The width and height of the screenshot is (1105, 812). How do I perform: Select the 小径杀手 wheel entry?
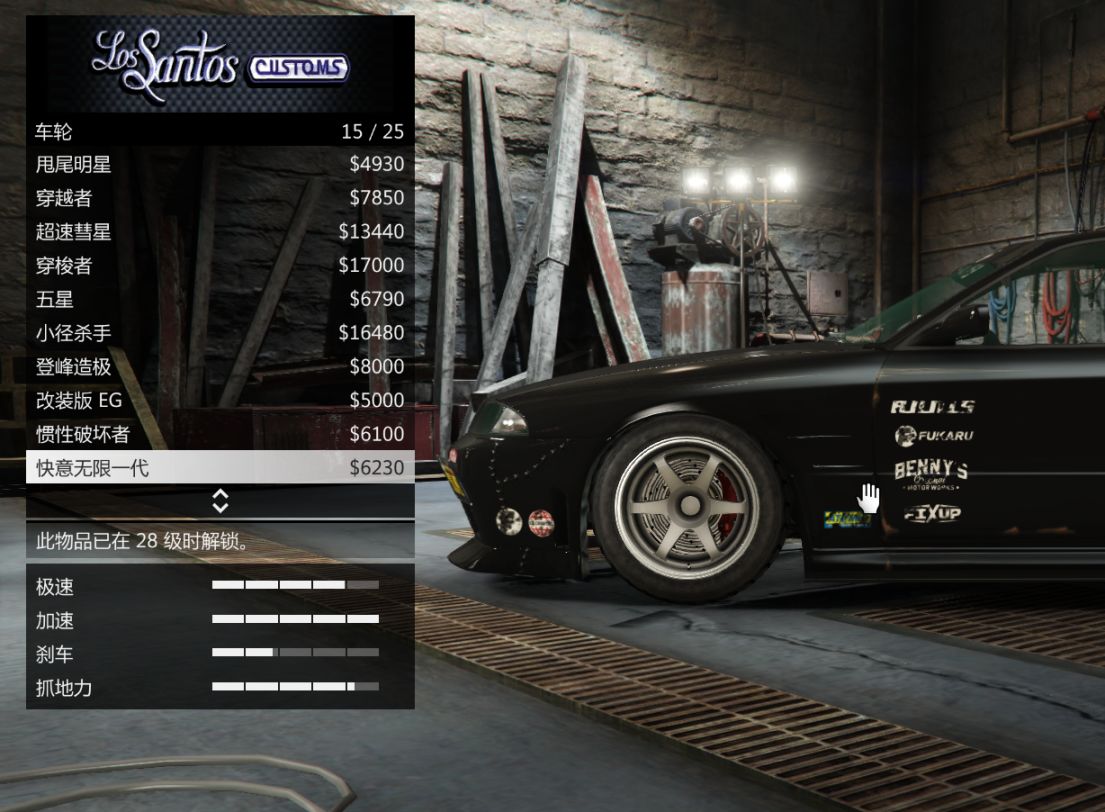[x=220, y=333]
